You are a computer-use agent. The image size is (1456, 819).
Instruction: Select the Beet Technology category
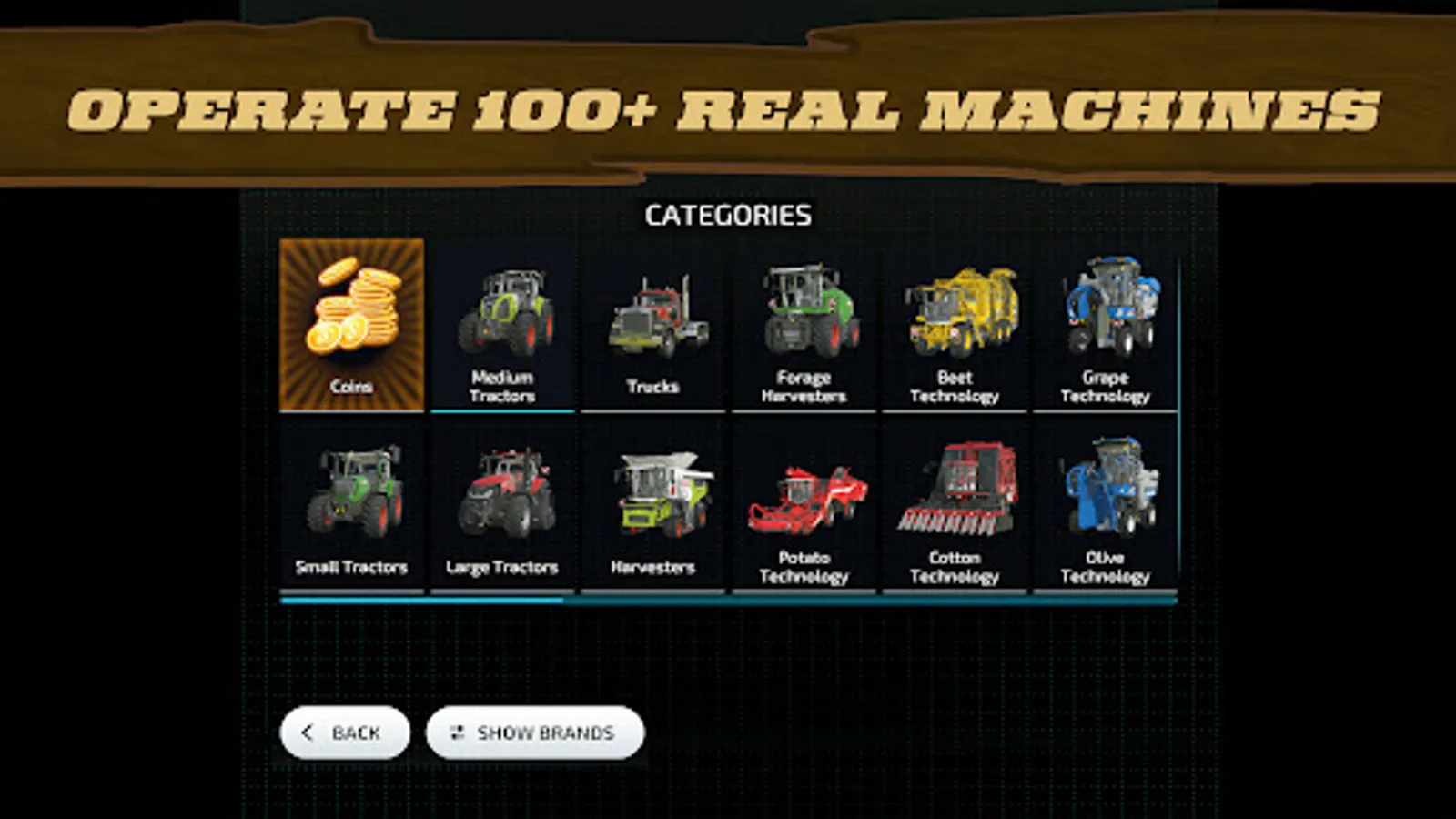coord(955,328)
